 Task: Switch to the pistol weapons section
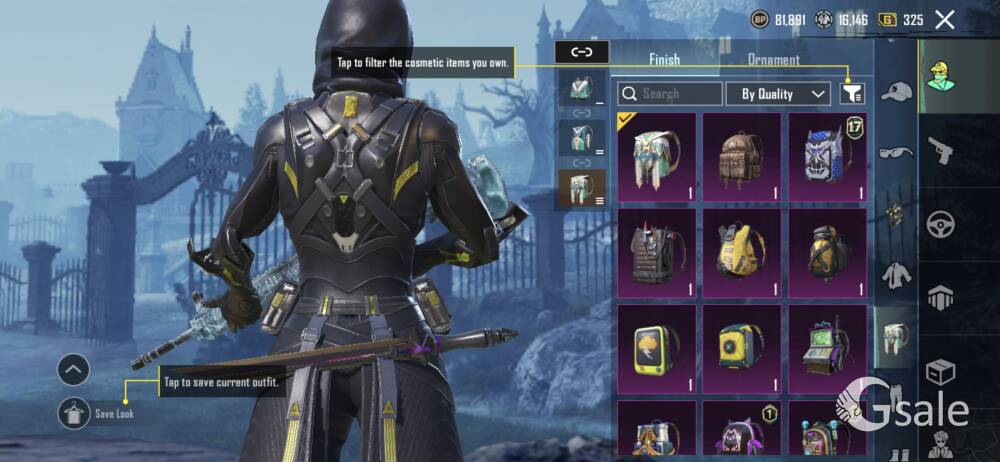tap(940, 151)
